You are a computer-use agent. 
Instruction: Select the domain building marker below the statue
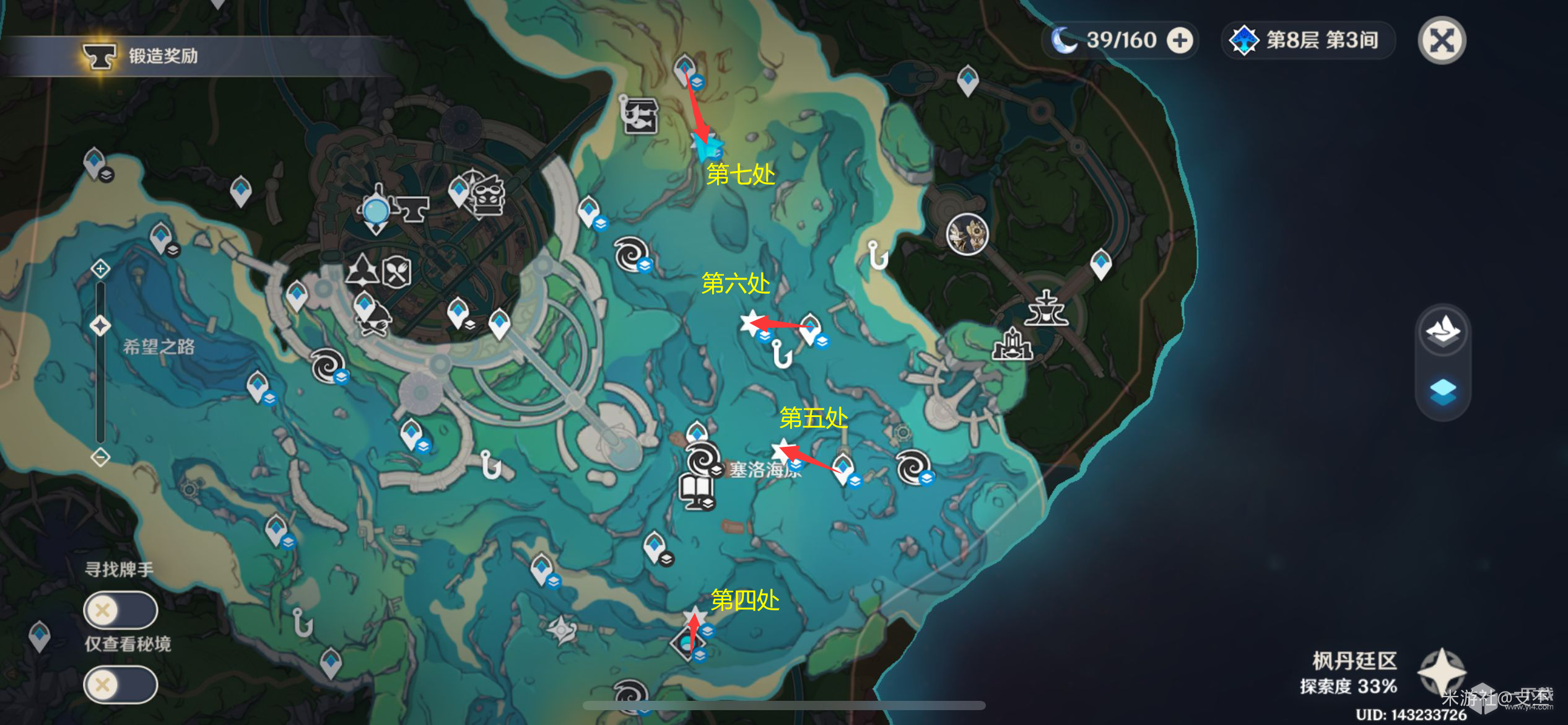click(1012, 345)
